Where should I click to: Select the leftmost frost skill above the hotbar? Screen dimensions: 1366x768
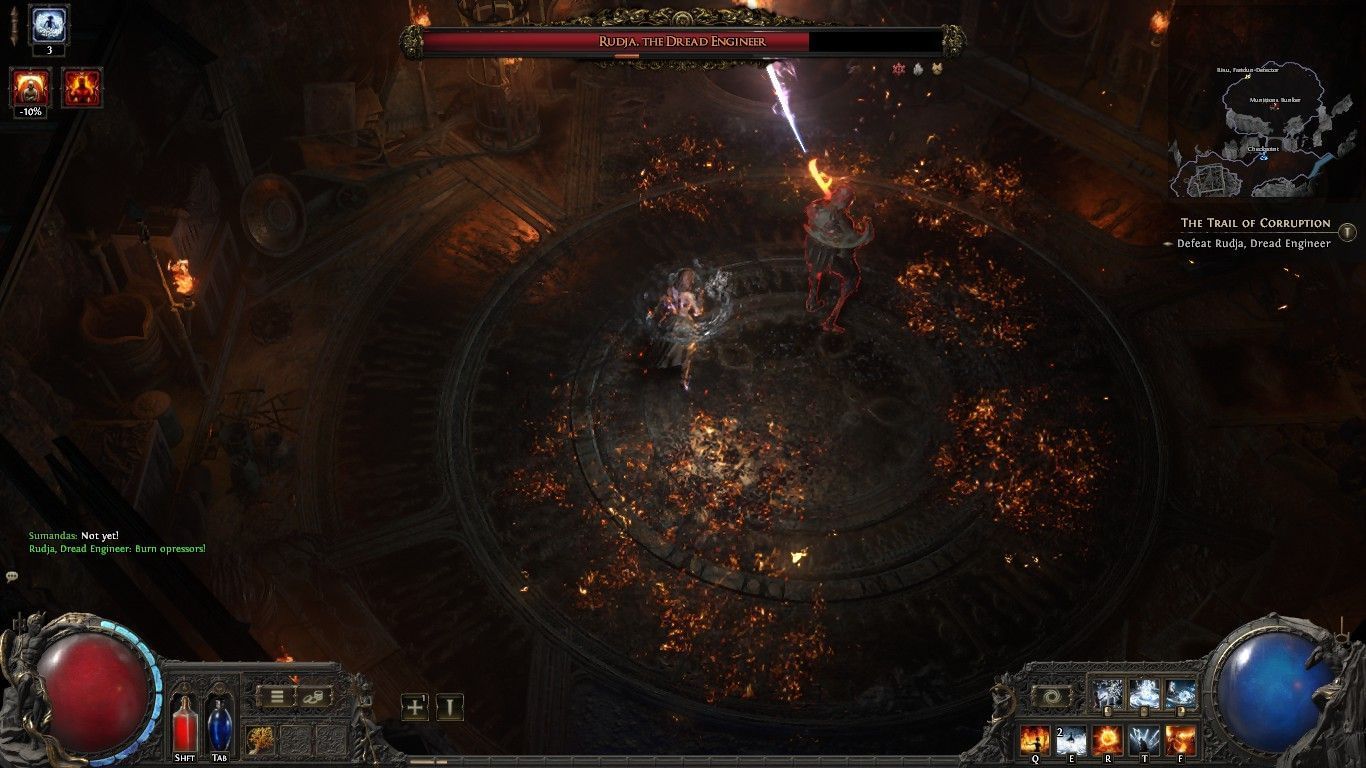(1106, 691)
